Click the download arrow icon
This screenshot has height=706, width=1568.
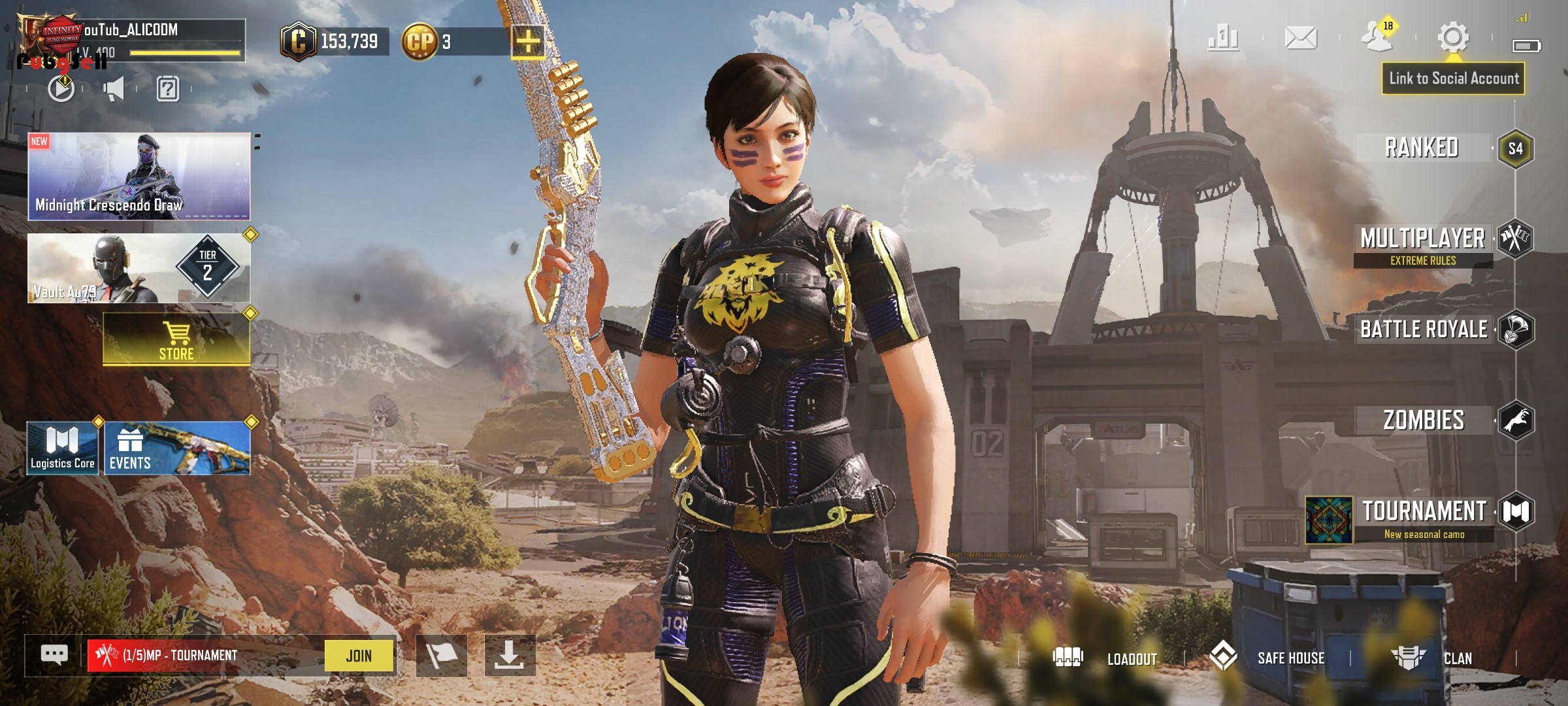[509, 655]
